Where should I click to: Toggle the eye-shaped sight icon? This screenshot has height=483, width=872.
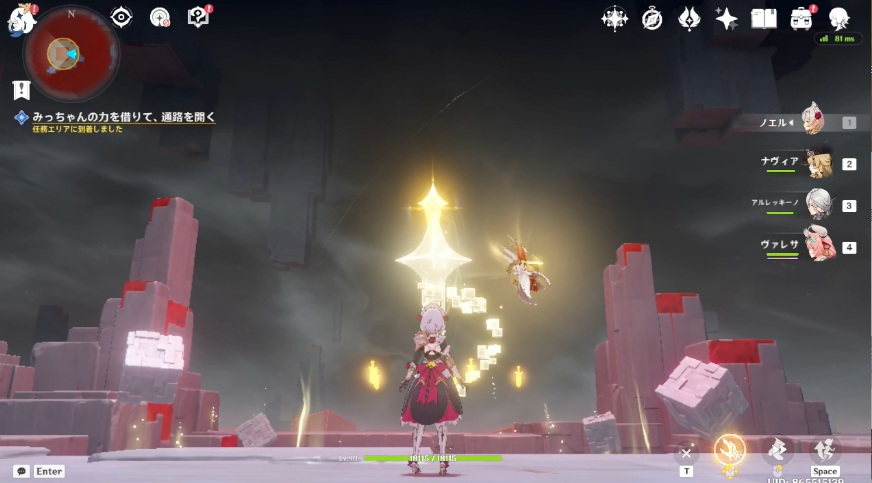[121, 17]
